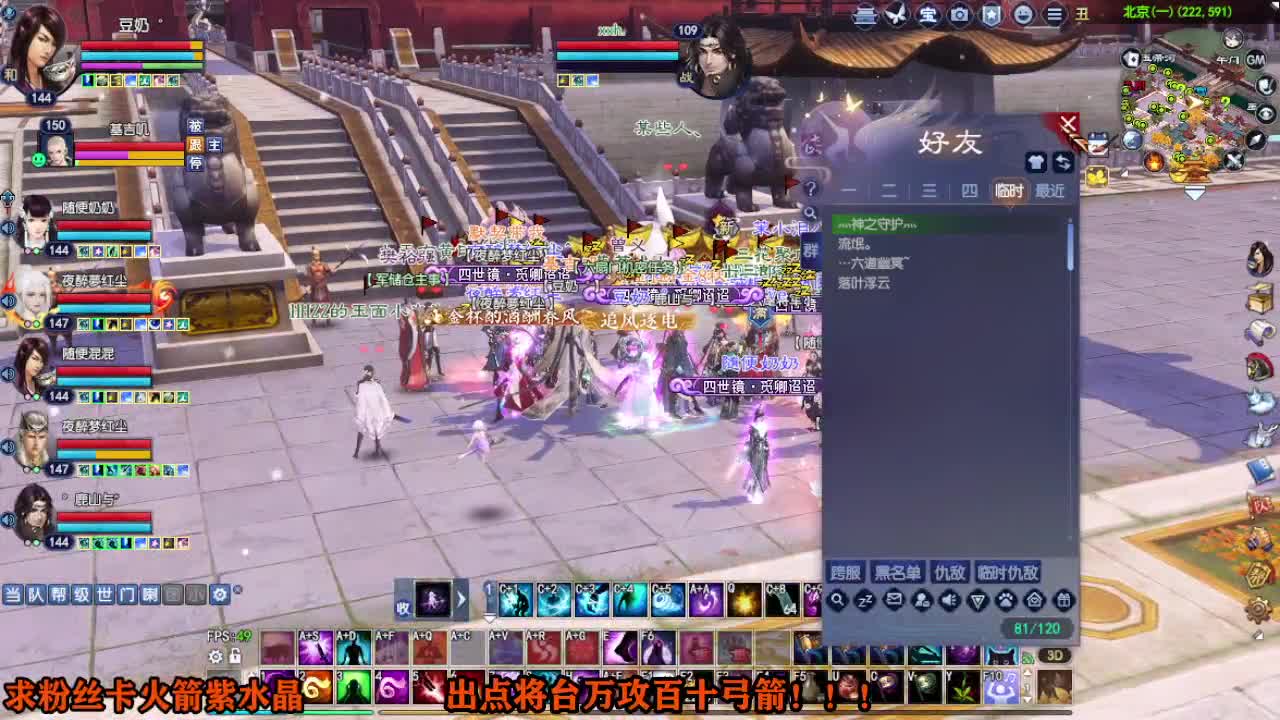Open the screenshot camera icon on top toolbar
Viewport: 1280px width, 720px height.
[958, 15]
